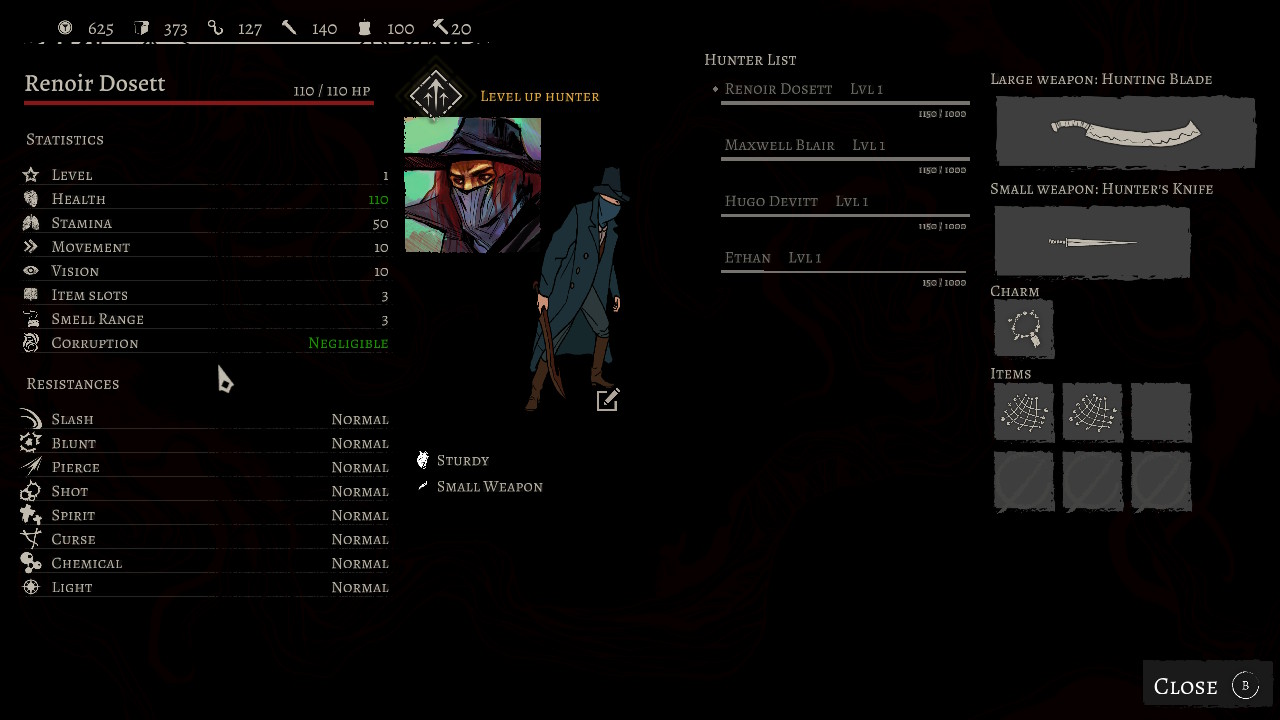1280x720 pixels.
Task: Select the Small Weapon trait icon
Action: (x=422, y=486)
